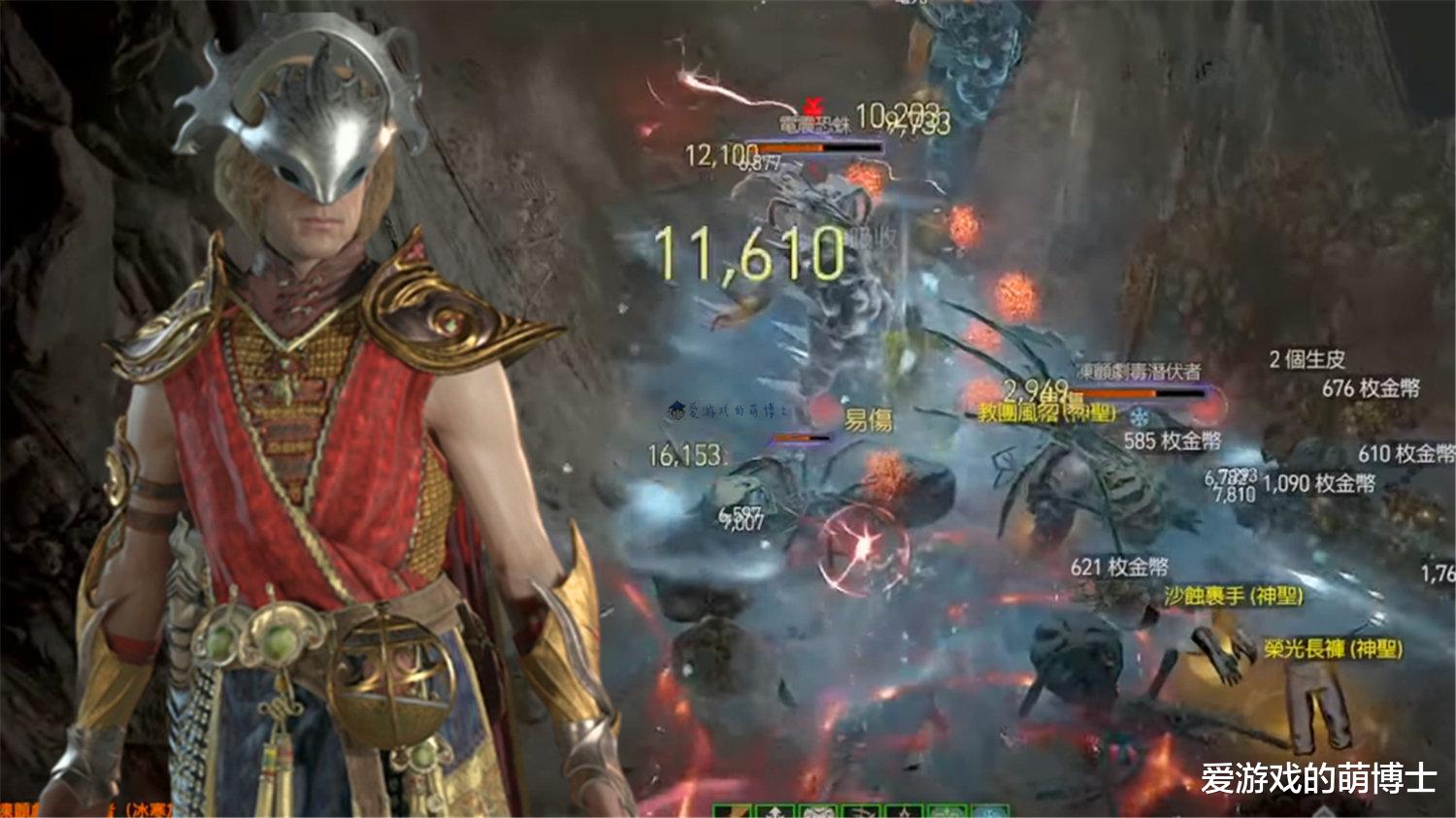Pick up the 沙蝕裹手 (神聖) item label
The width and height of the screenshot is (1456, 818).
click(1233, 596)
